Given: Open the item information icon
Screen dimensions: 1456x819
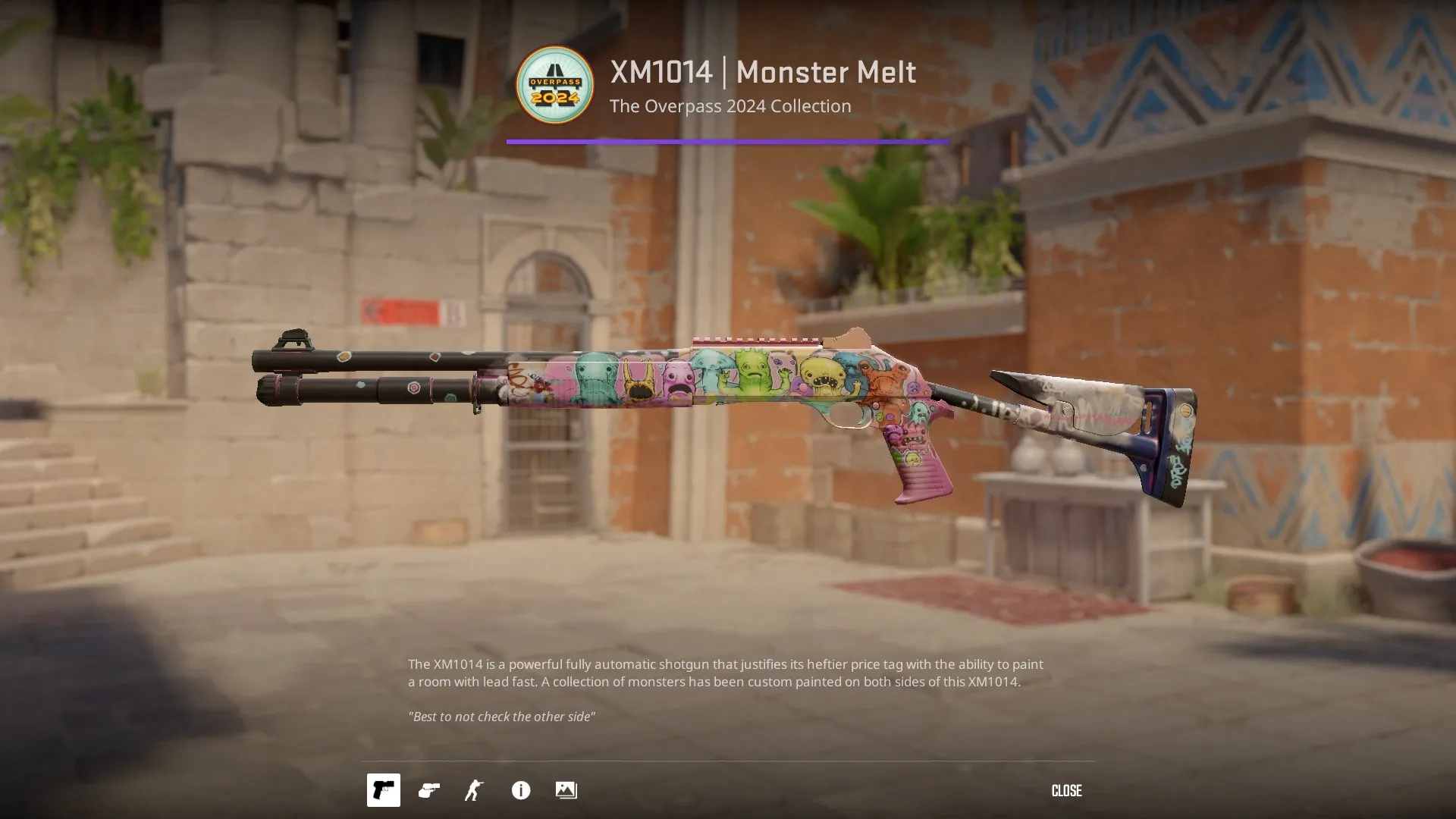Looking at the screenshot, I should [x=521, y=790].
